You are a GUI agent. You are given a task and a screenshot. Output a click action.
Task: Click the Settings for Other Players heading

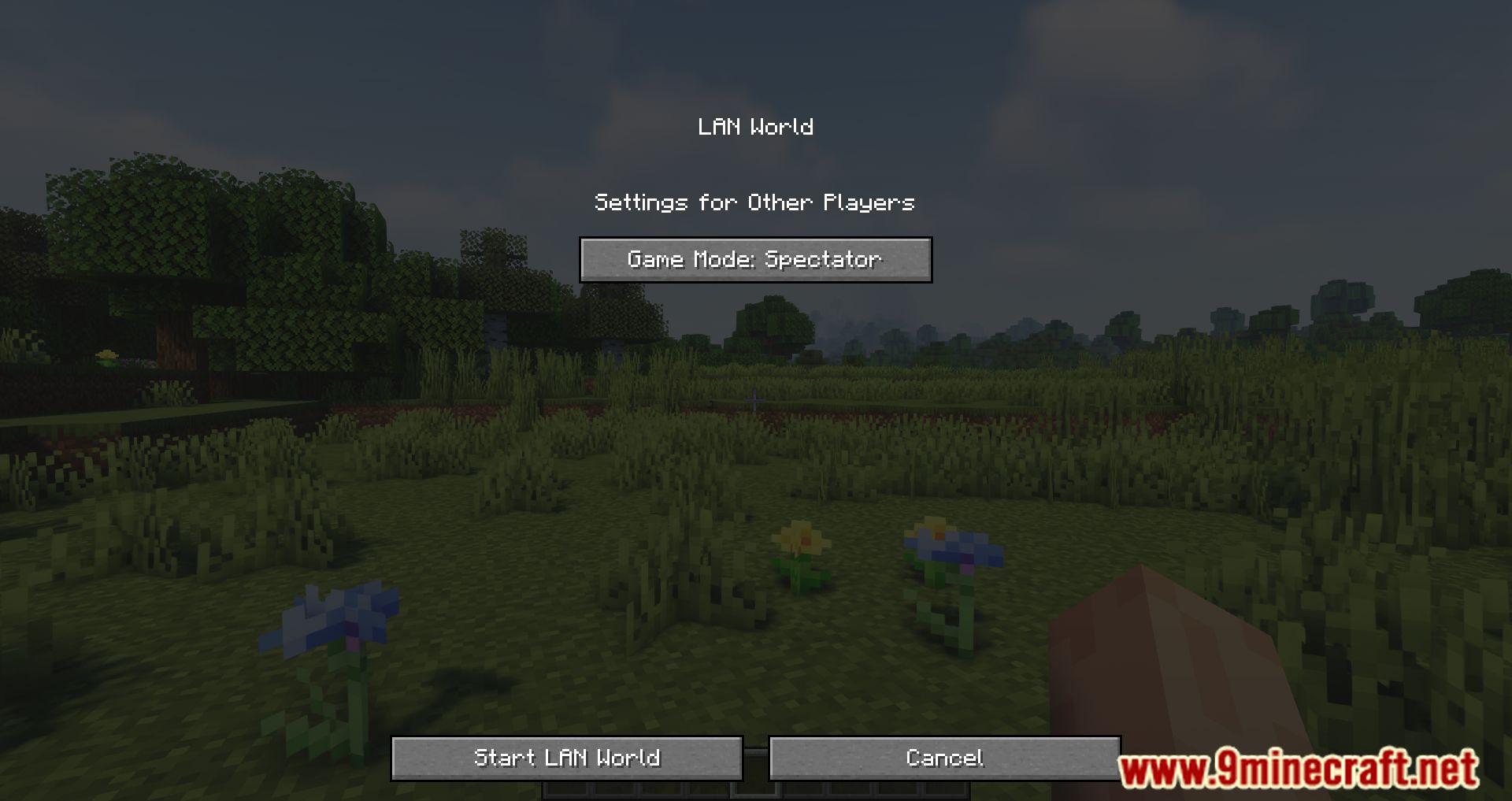click(x=754, y=202)
